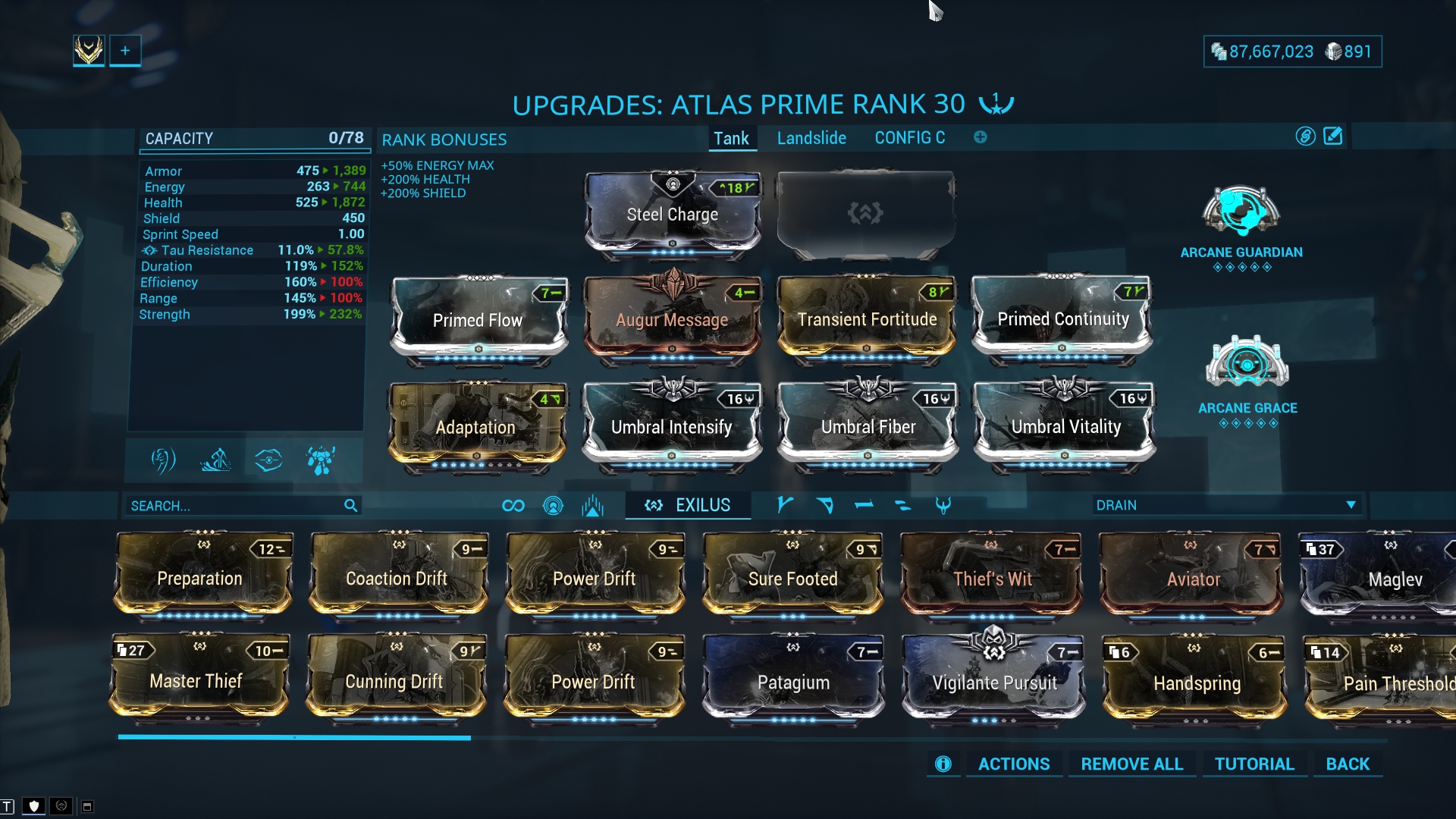1456x819 pixels.
Task: Click the empty Exilus mod slot
Action: [865, 215]
